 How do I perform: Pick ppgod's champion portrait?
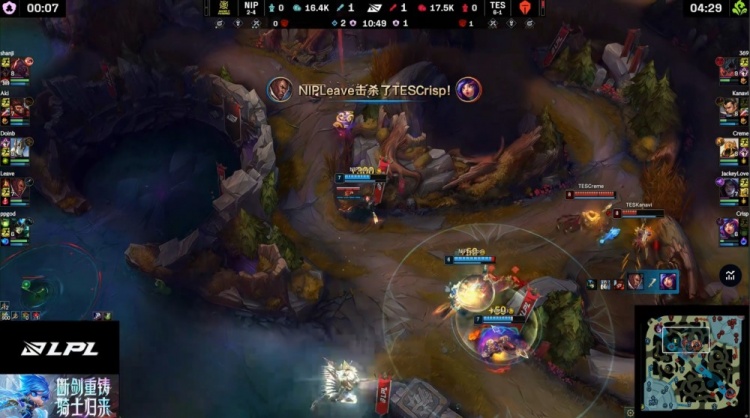point(20,229)
